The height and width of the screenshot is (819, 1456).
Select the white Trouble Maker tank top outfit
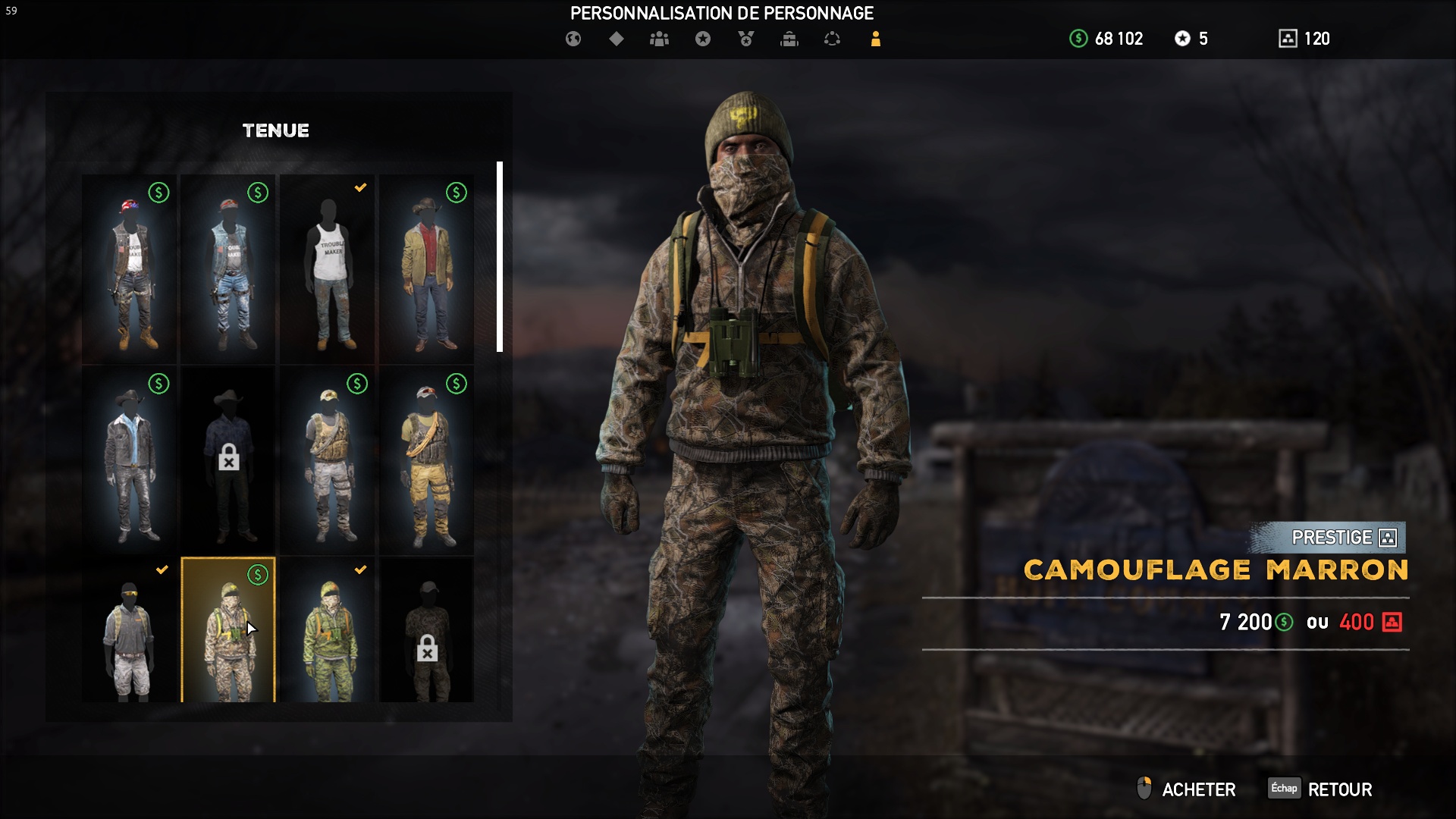[328, 269]
